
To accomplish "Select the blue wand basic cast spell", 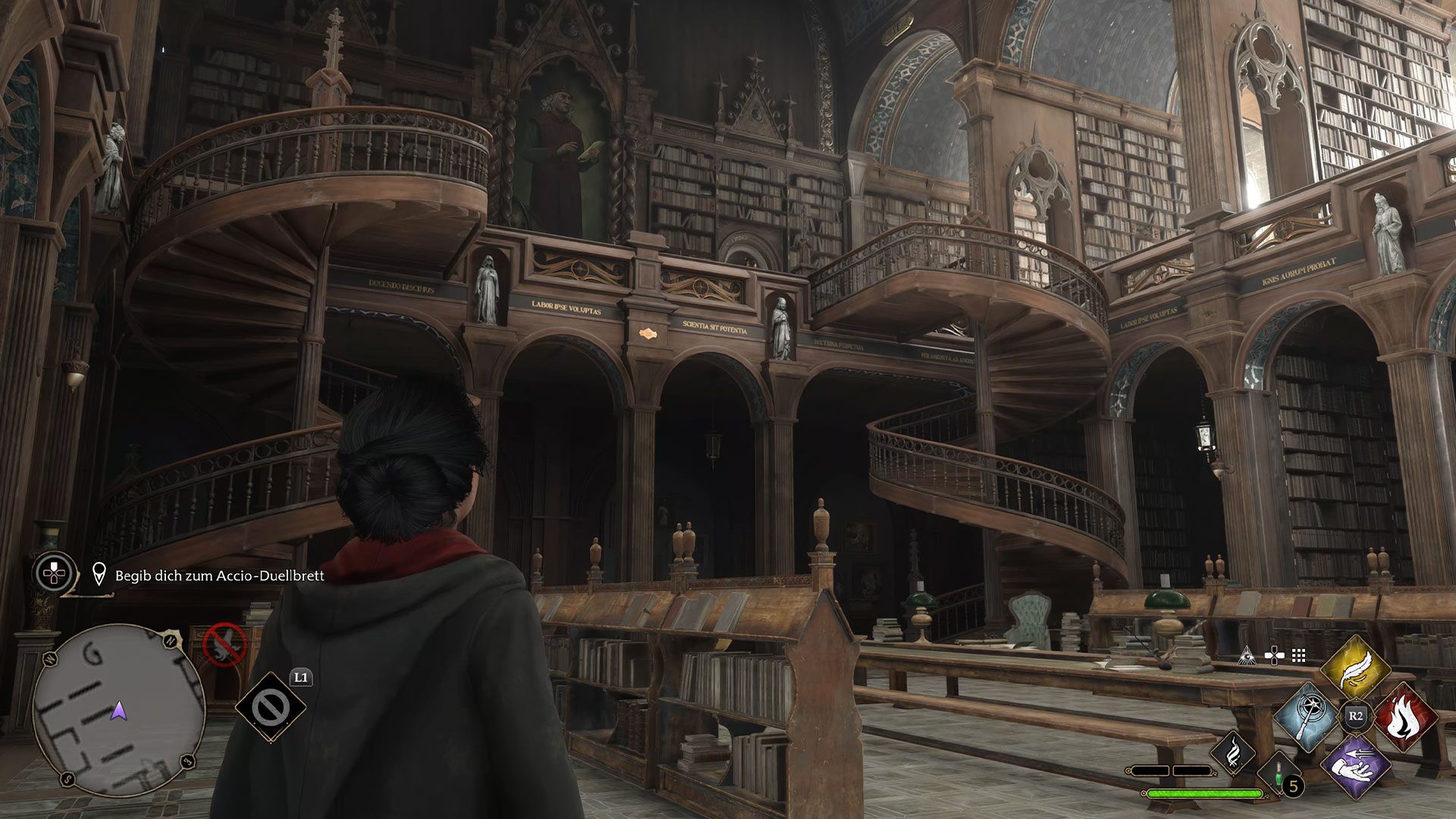I will pyautogui.click(x=1307, y=716).
